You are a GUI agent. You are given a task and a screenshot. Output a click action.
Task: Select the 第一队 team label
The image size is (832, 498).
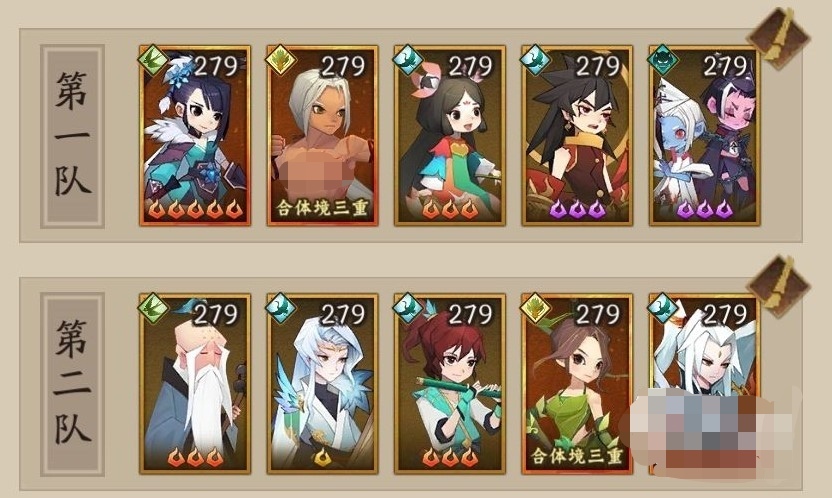pyautogui.click(x=72, y=135)
